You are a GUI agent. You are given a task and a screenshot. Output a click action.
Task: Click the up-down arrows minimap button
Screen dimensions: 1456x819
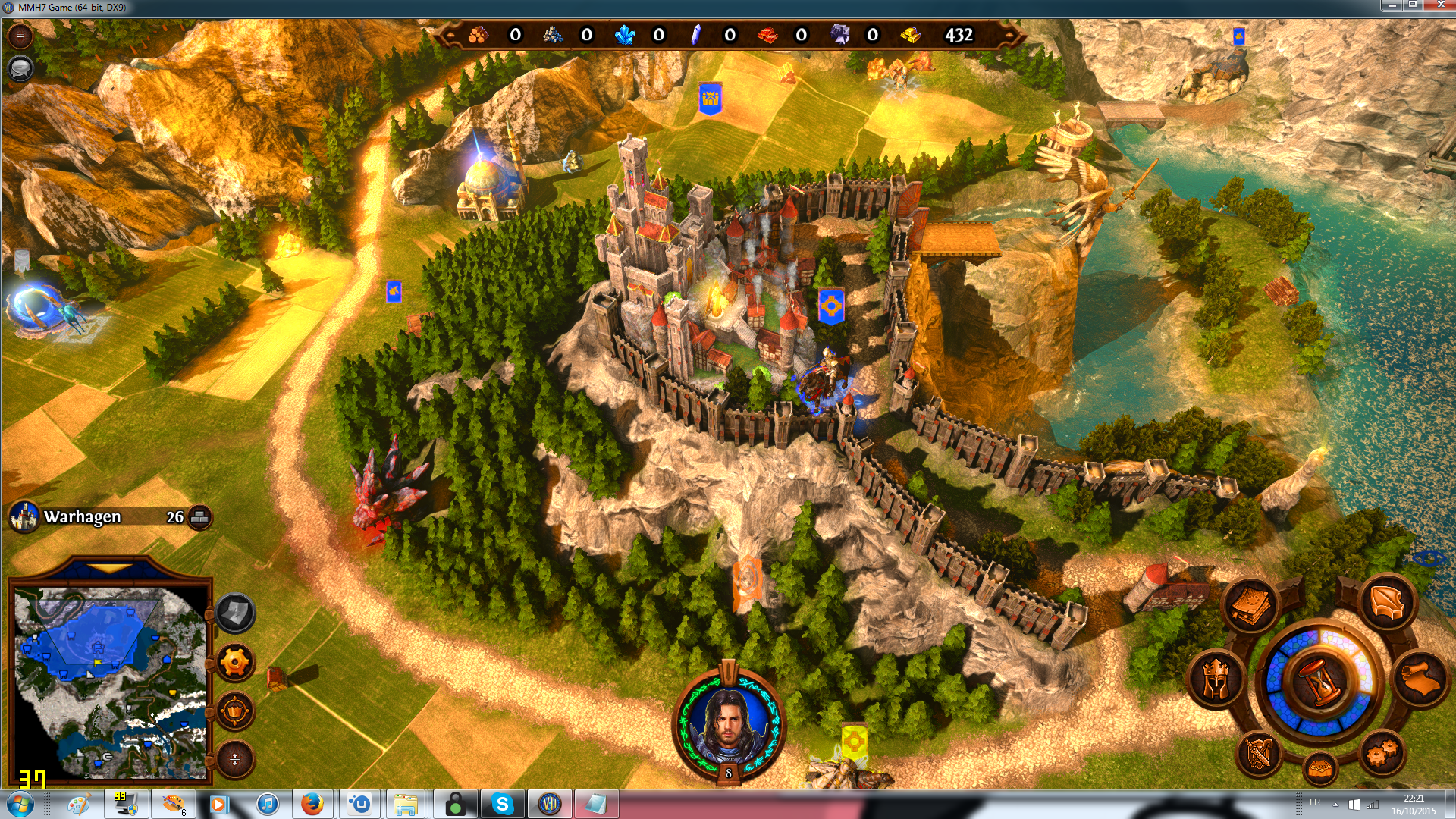235,759
